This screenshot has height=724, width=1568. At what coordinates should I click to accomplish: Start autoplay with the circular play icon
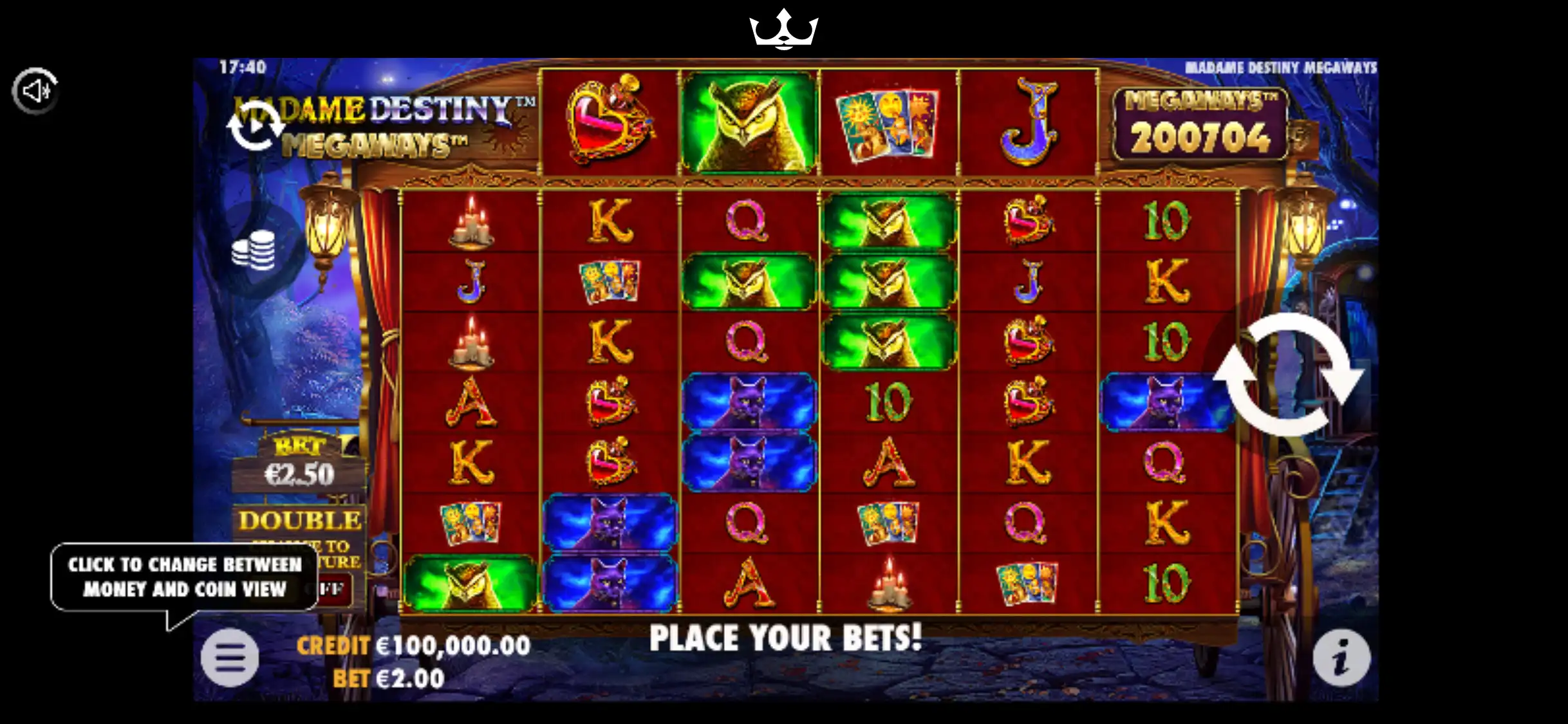click(256, 126)
